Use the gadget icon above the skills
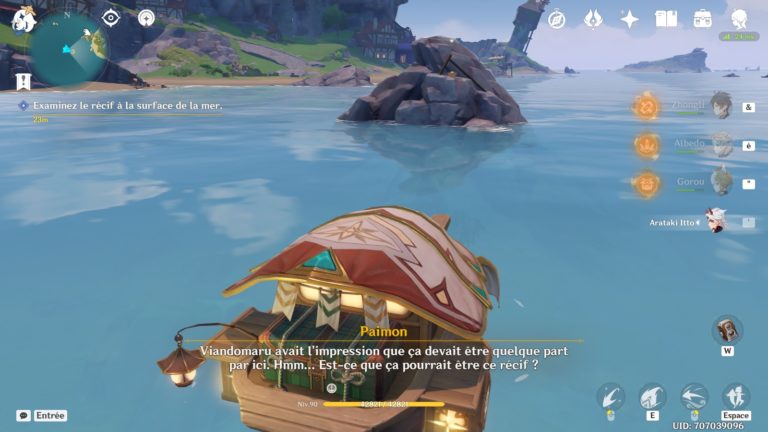This screenshot has height=432, width=768. click(x=727, y=329)
